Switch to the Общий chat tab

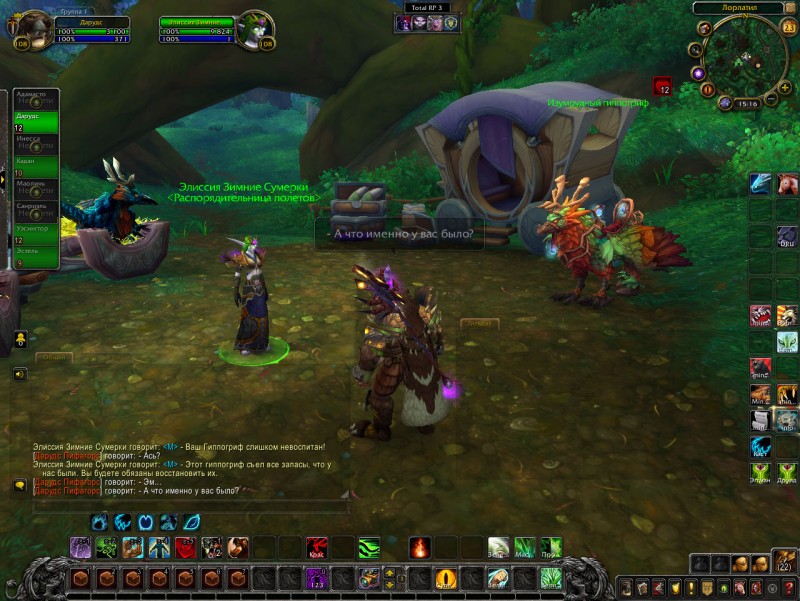(x=53, y=357)
